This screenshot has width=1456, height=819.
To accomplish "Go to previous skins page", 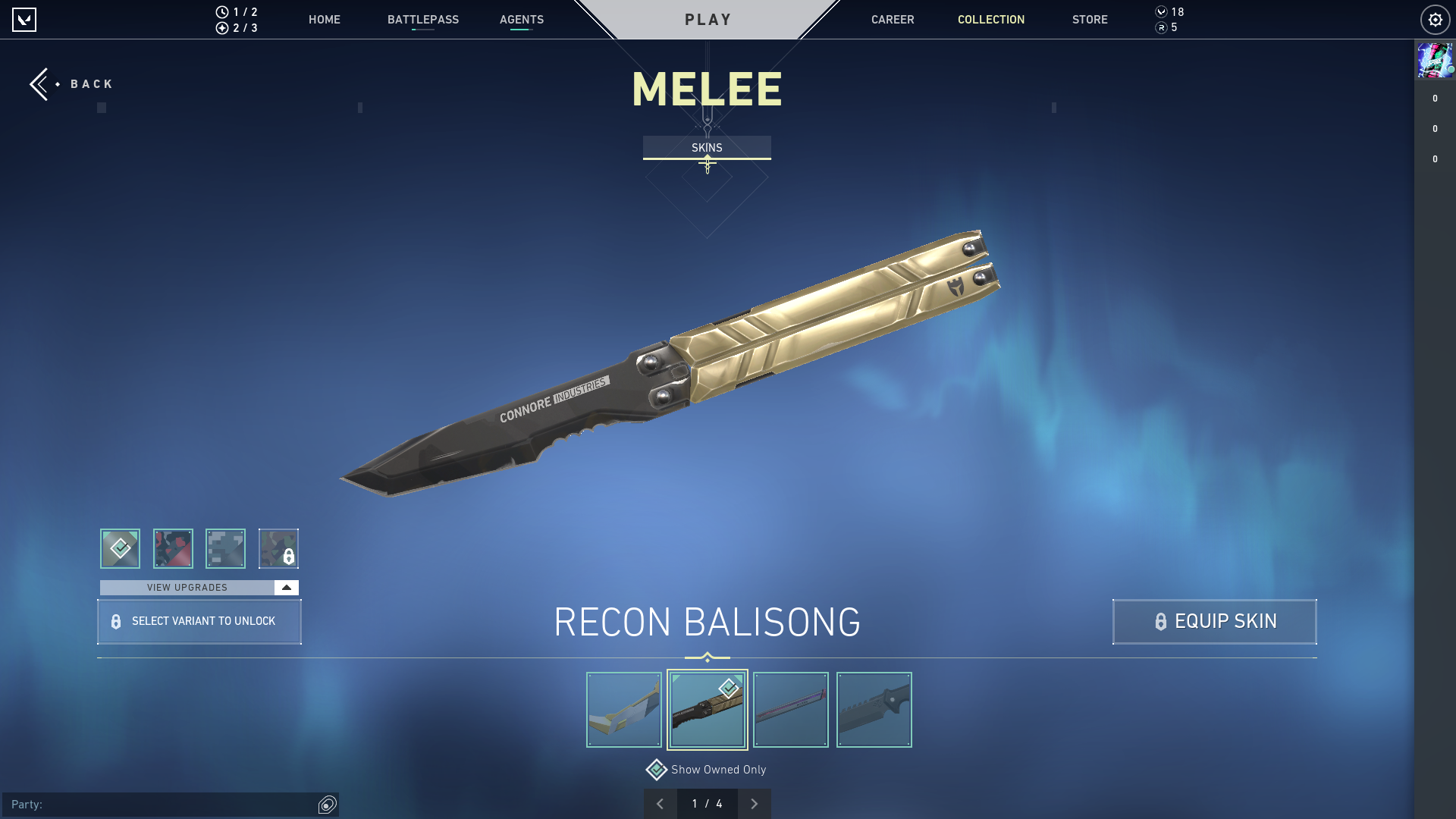I will coord(661,802).
